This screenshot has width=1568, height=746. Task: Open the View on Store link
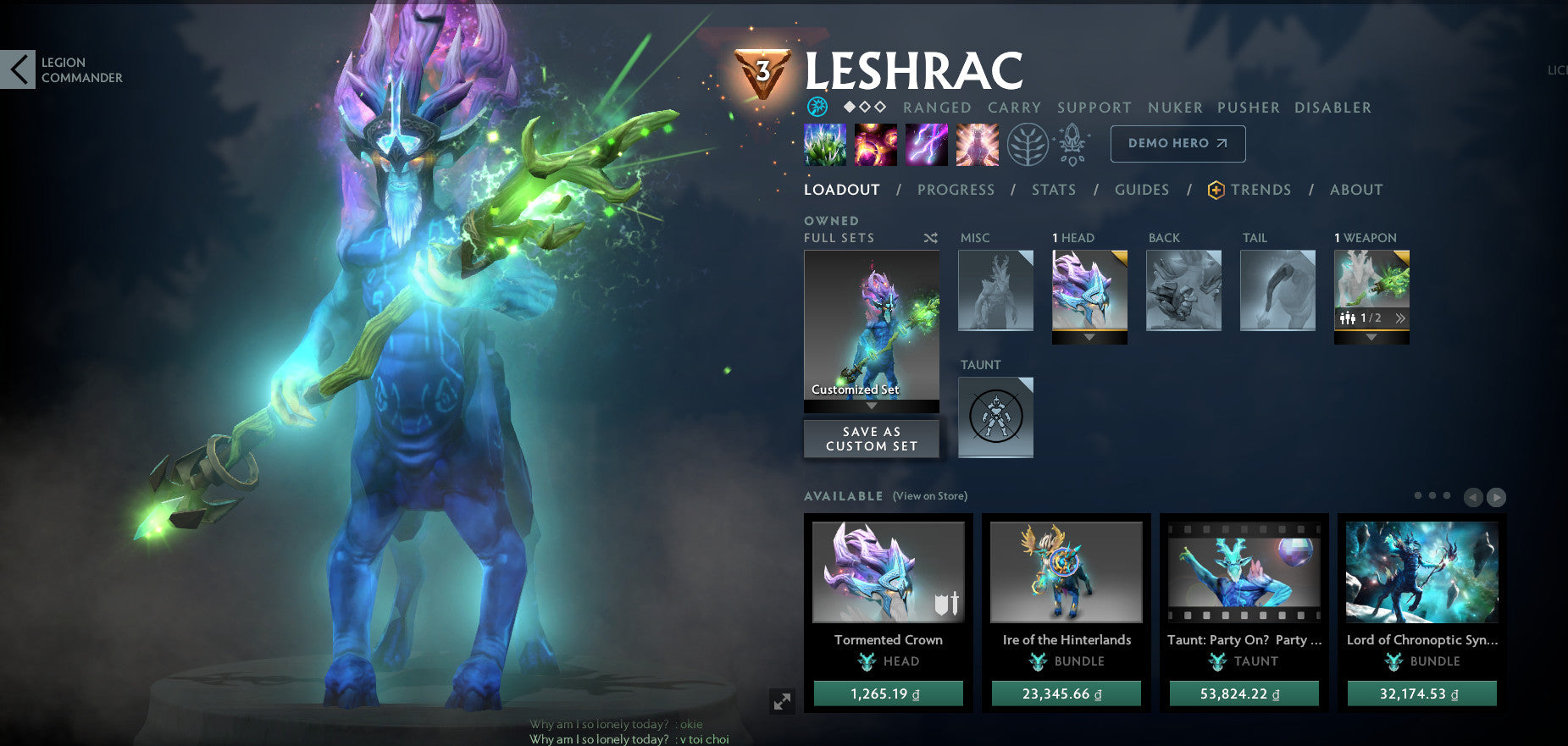pyautogui.click(x=928, y=495)
